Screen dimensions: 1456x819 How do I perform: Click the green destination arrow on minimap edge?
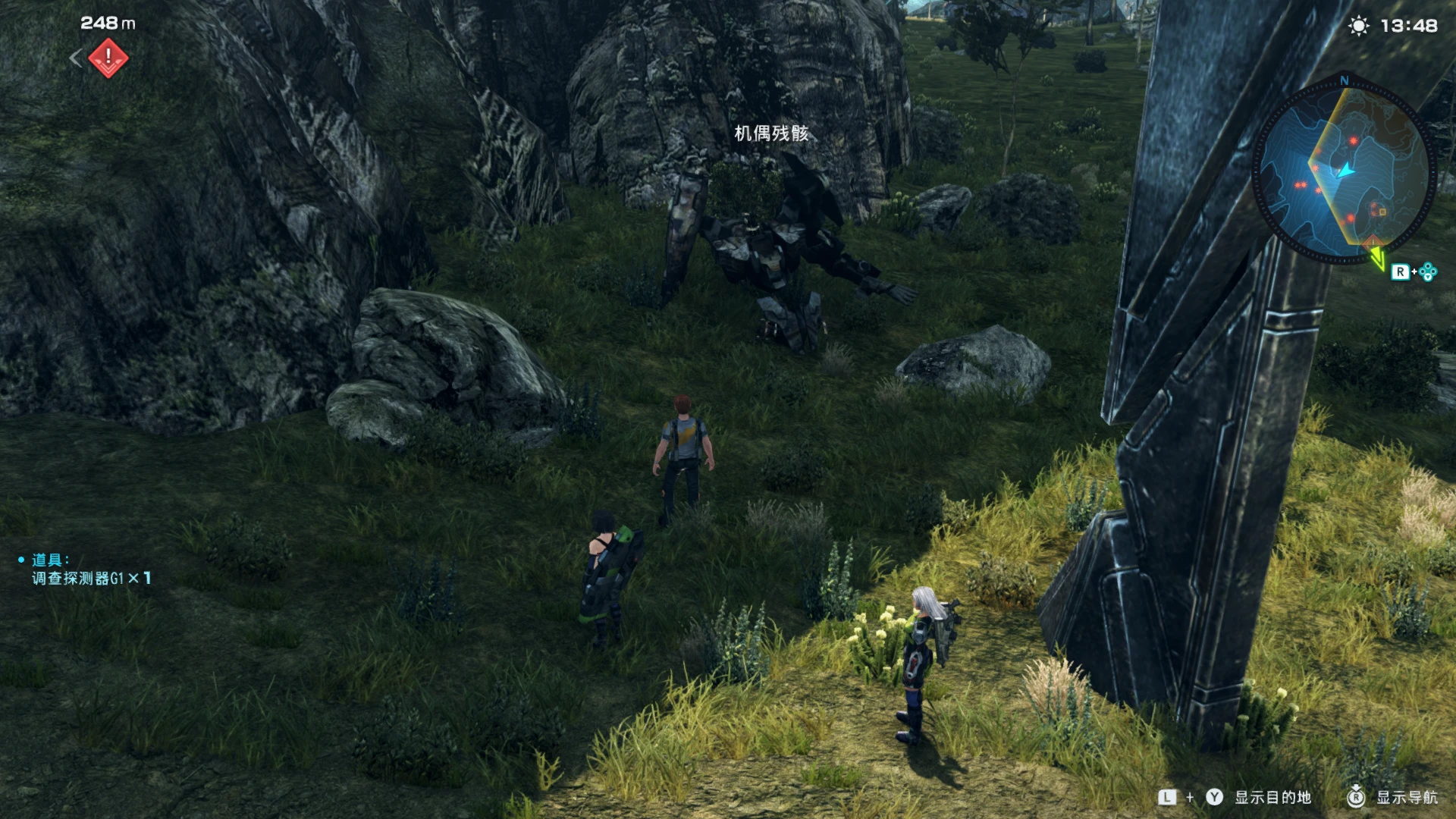[1376, 256]
